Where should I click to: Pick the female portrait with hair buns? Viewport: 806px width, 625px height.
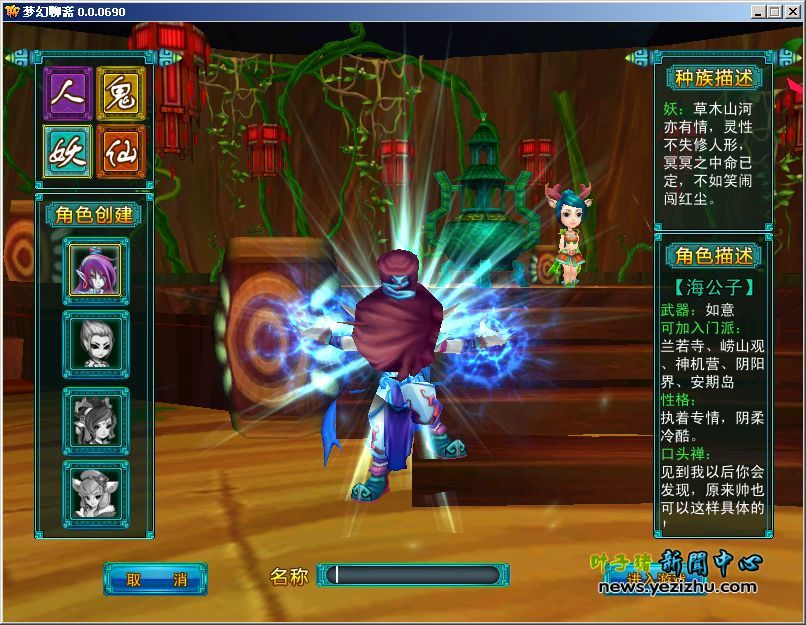point(95,418)
